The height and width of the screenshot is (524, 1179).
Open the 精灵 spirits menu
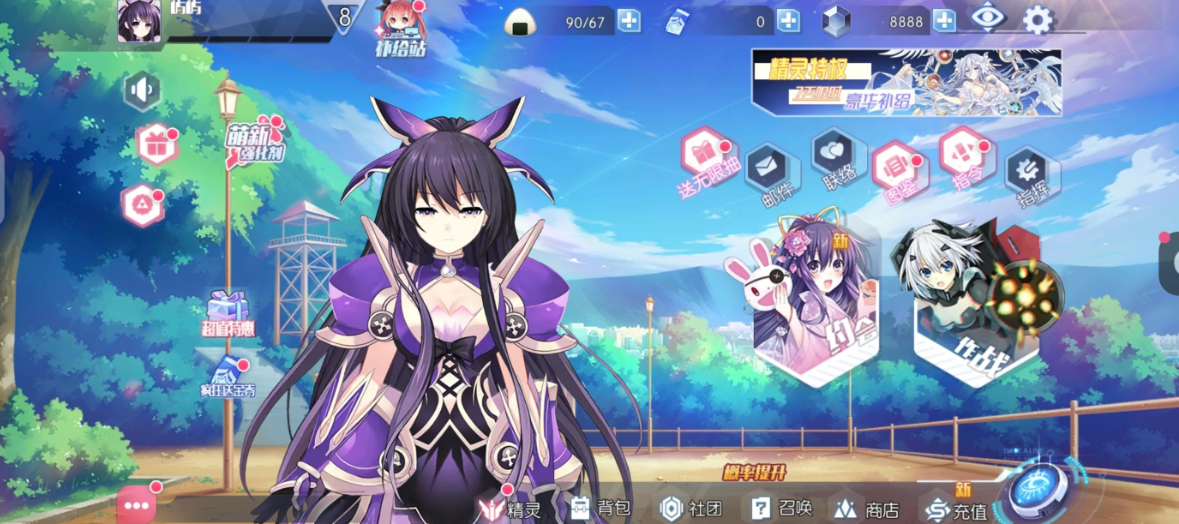click(510, 508)
